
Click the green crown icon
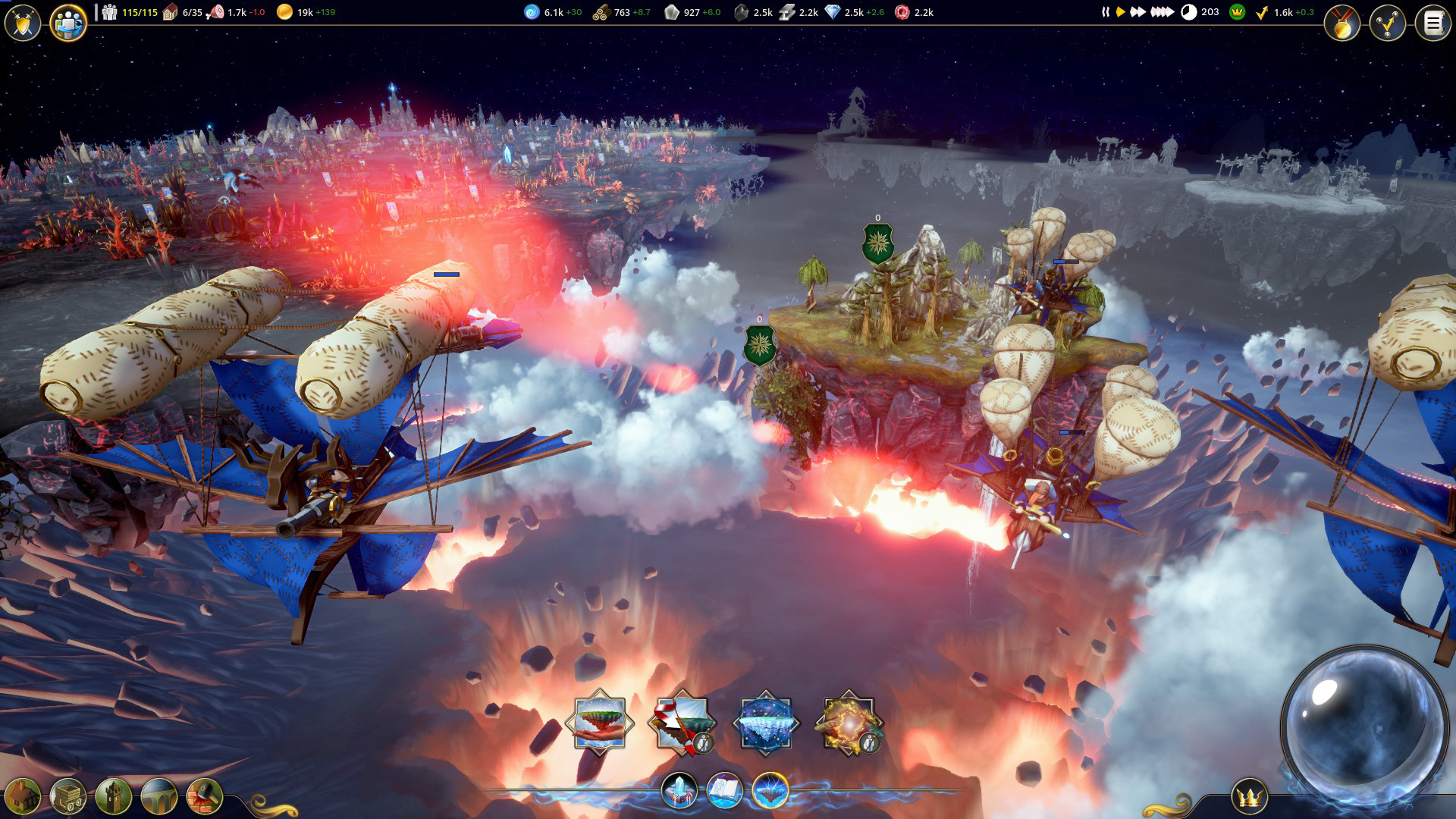[1237, 12]
